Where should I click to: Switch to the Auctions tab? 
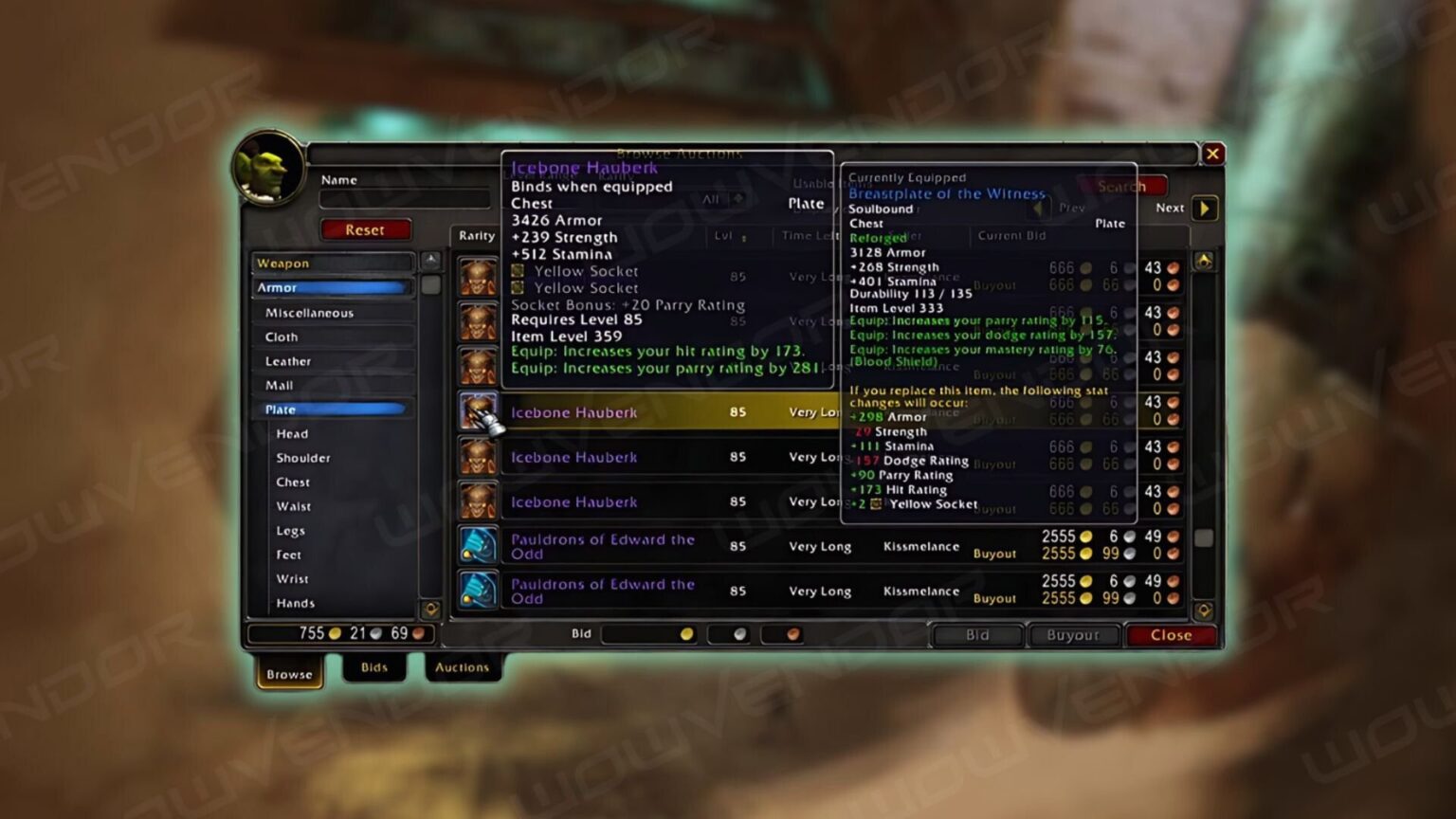463,667
